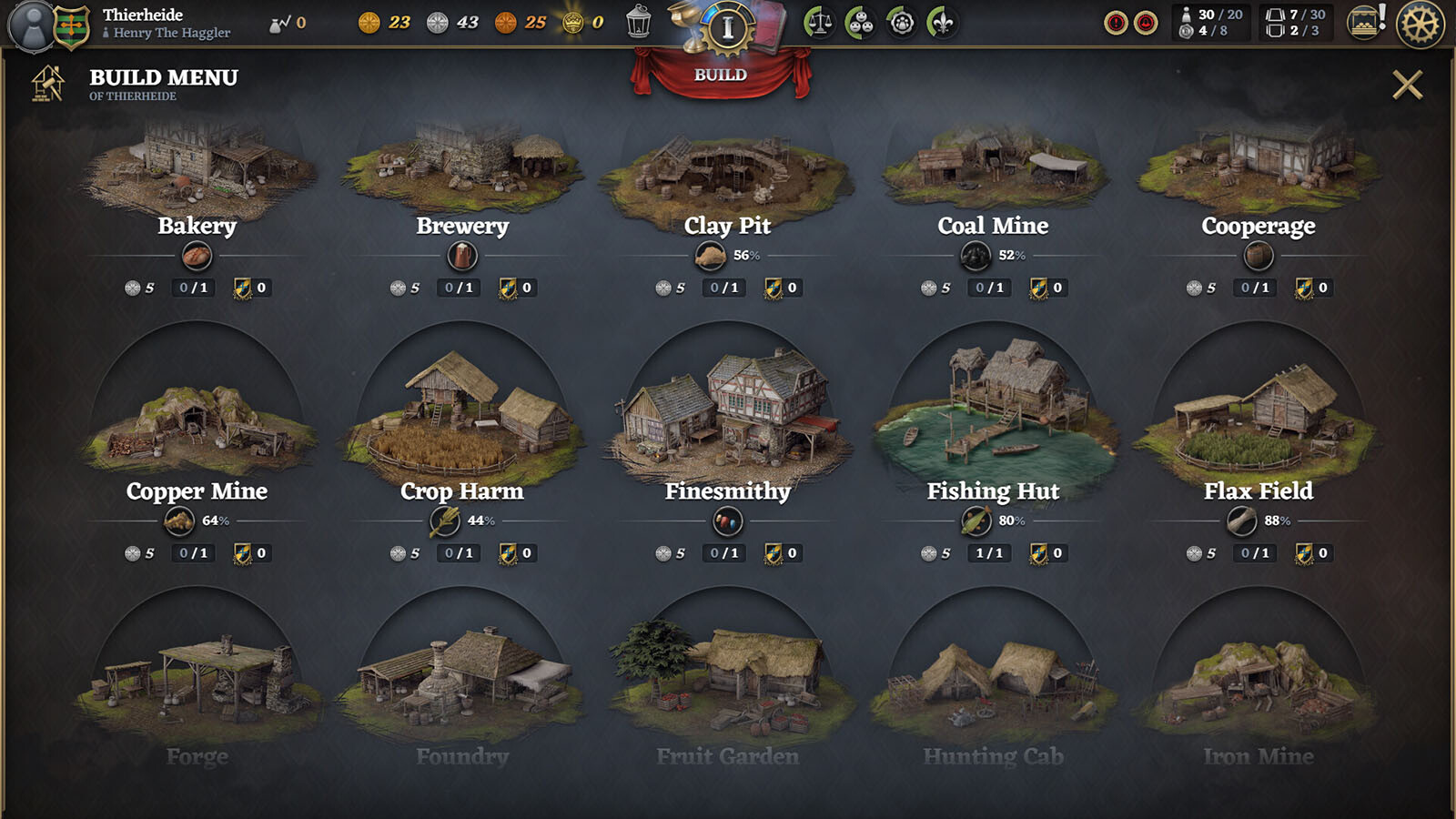1456x819 pixels.
Task: Open the balance scales icon in top bar
Action: pyautogui.click(x=819, y=23)
